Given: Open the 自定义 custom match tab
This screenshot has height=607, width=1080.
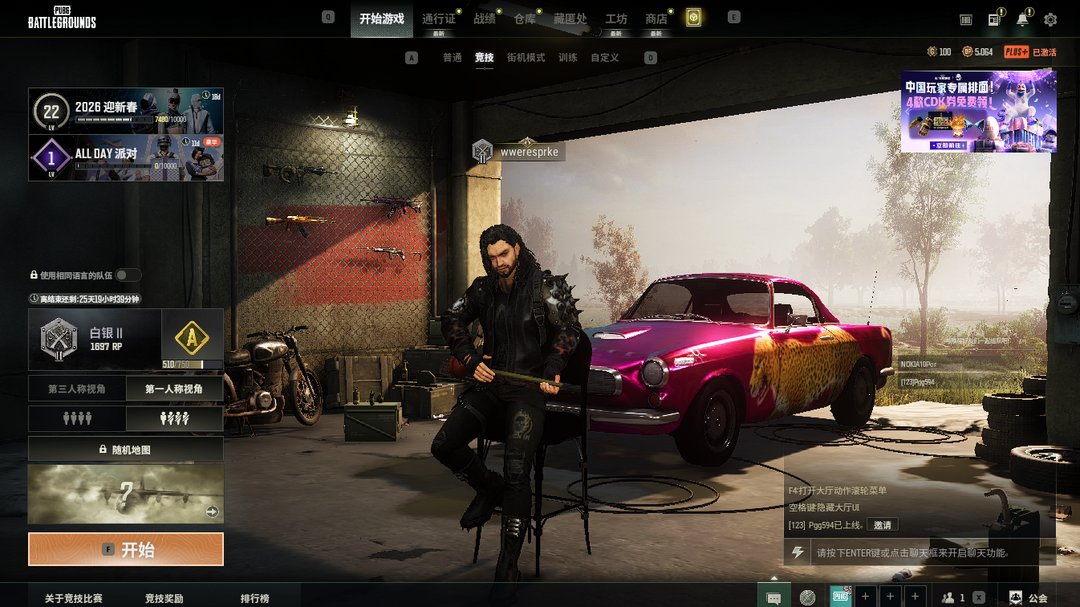Looking at the screenshot, I should pos(604,58).
